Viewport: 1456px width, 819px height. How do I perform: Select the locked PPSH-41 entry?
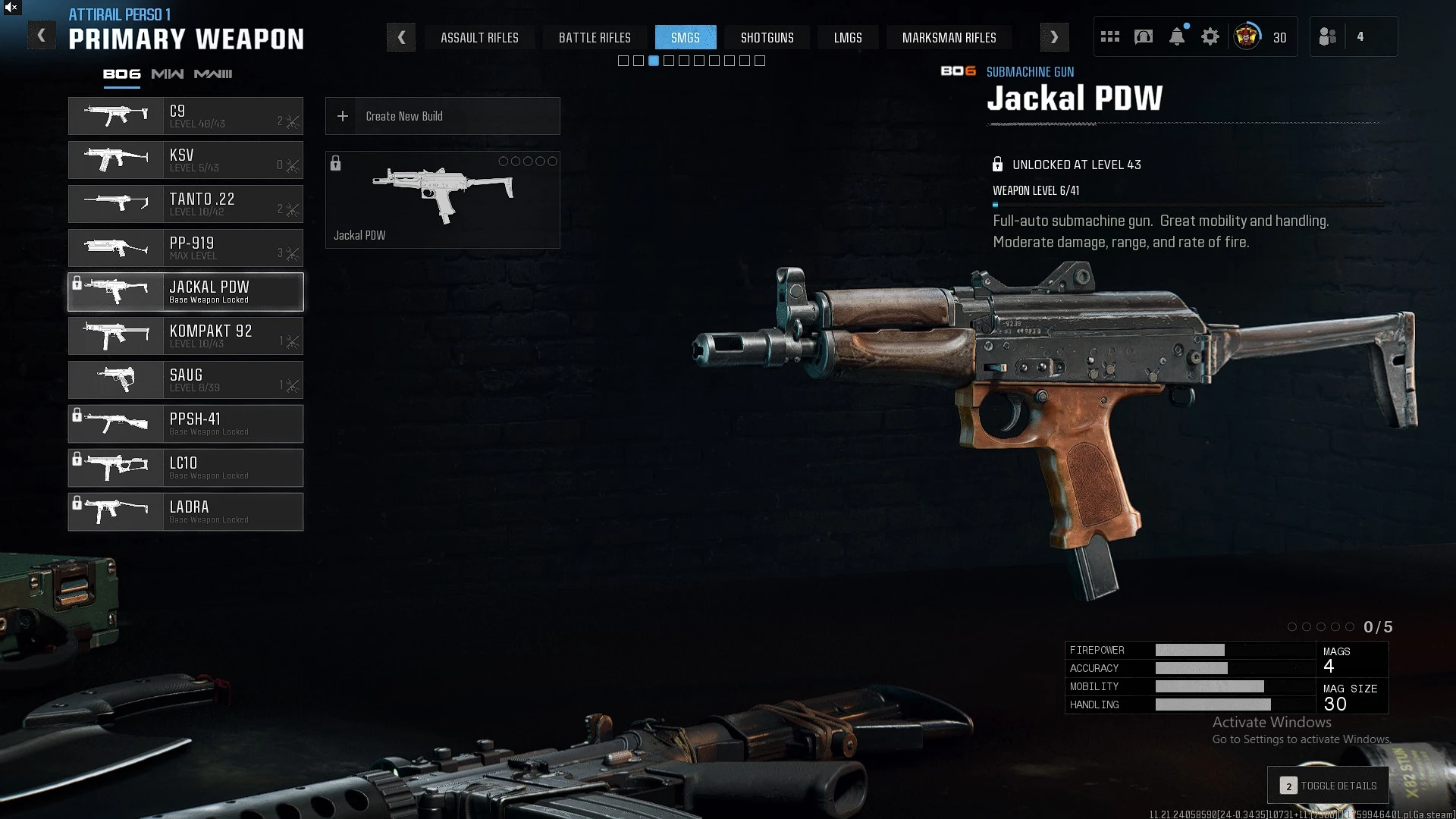point(186,424)
